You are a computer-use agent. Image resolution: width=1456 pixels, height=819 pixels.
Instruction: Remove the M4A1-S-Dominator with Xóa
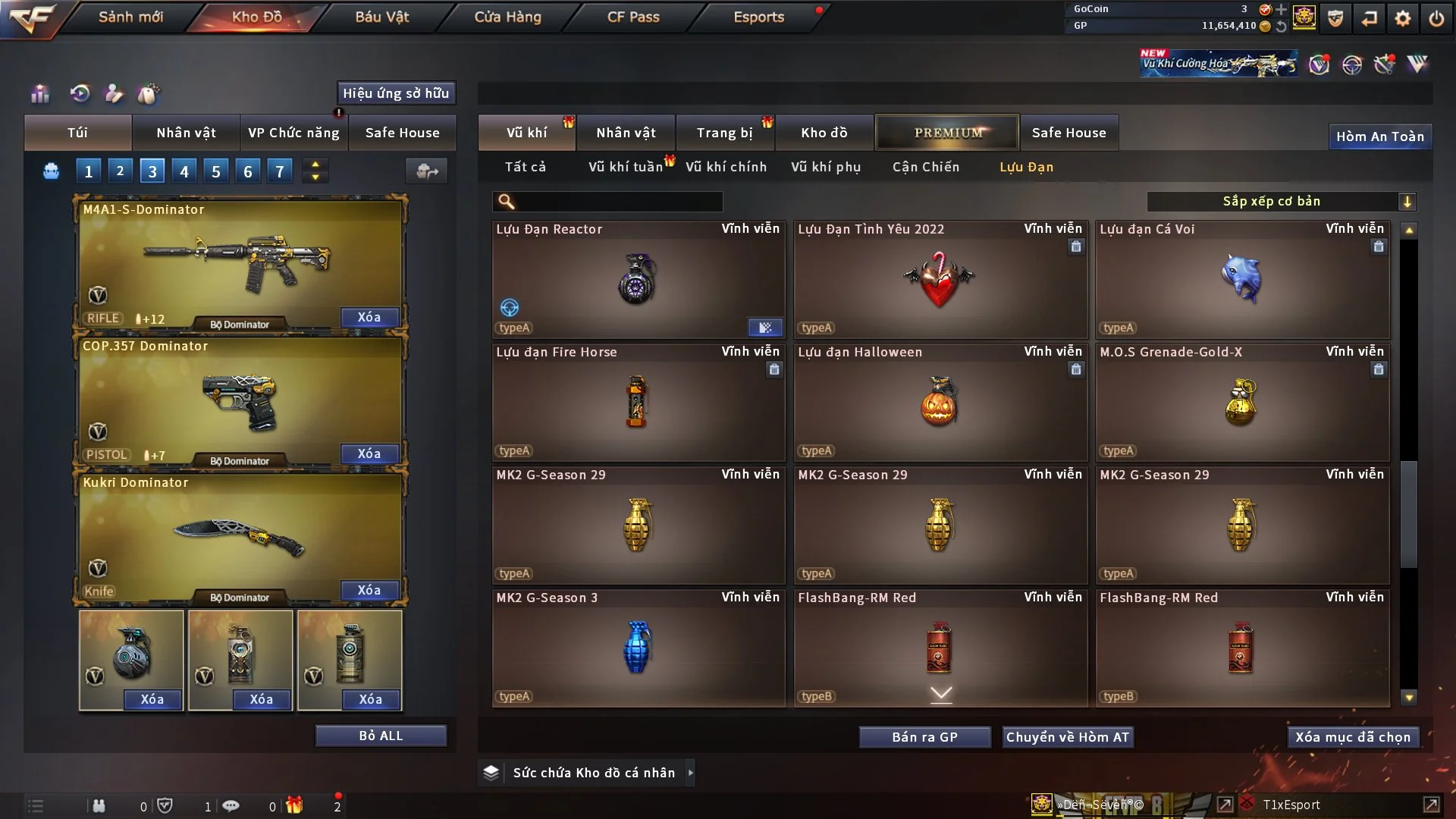[369, 317]
